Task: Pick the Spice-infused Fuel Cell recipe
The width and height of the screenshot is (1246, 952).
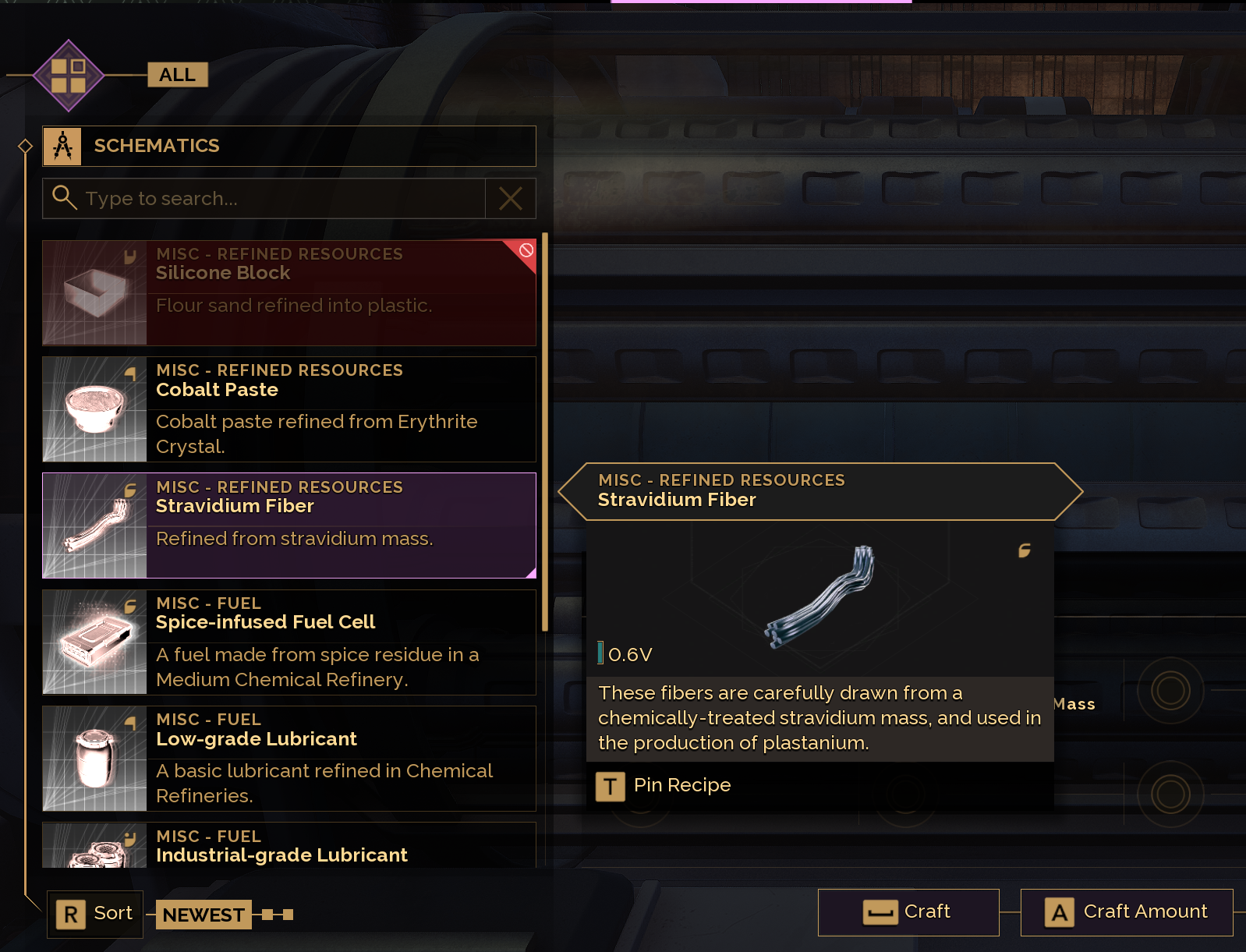Action: pos(288,642)
